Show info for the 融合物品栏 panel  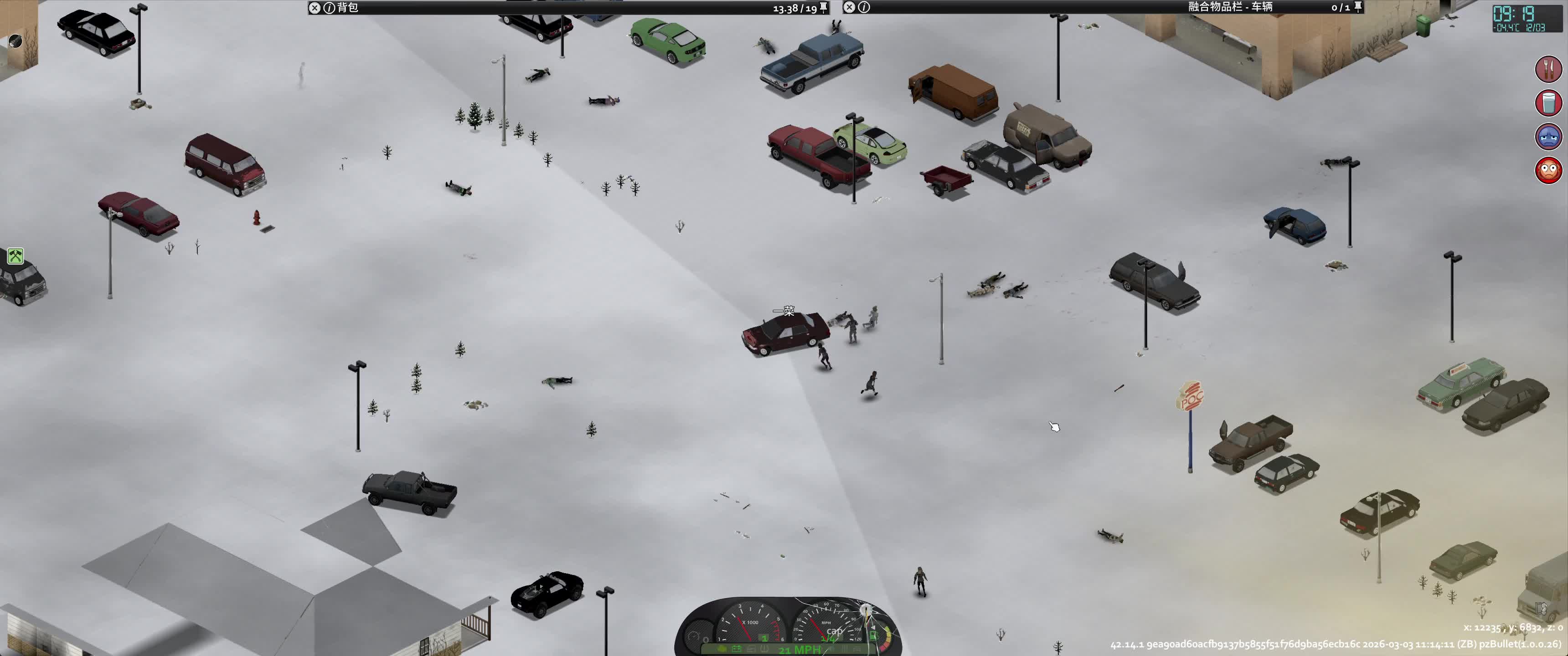(864, 7)
